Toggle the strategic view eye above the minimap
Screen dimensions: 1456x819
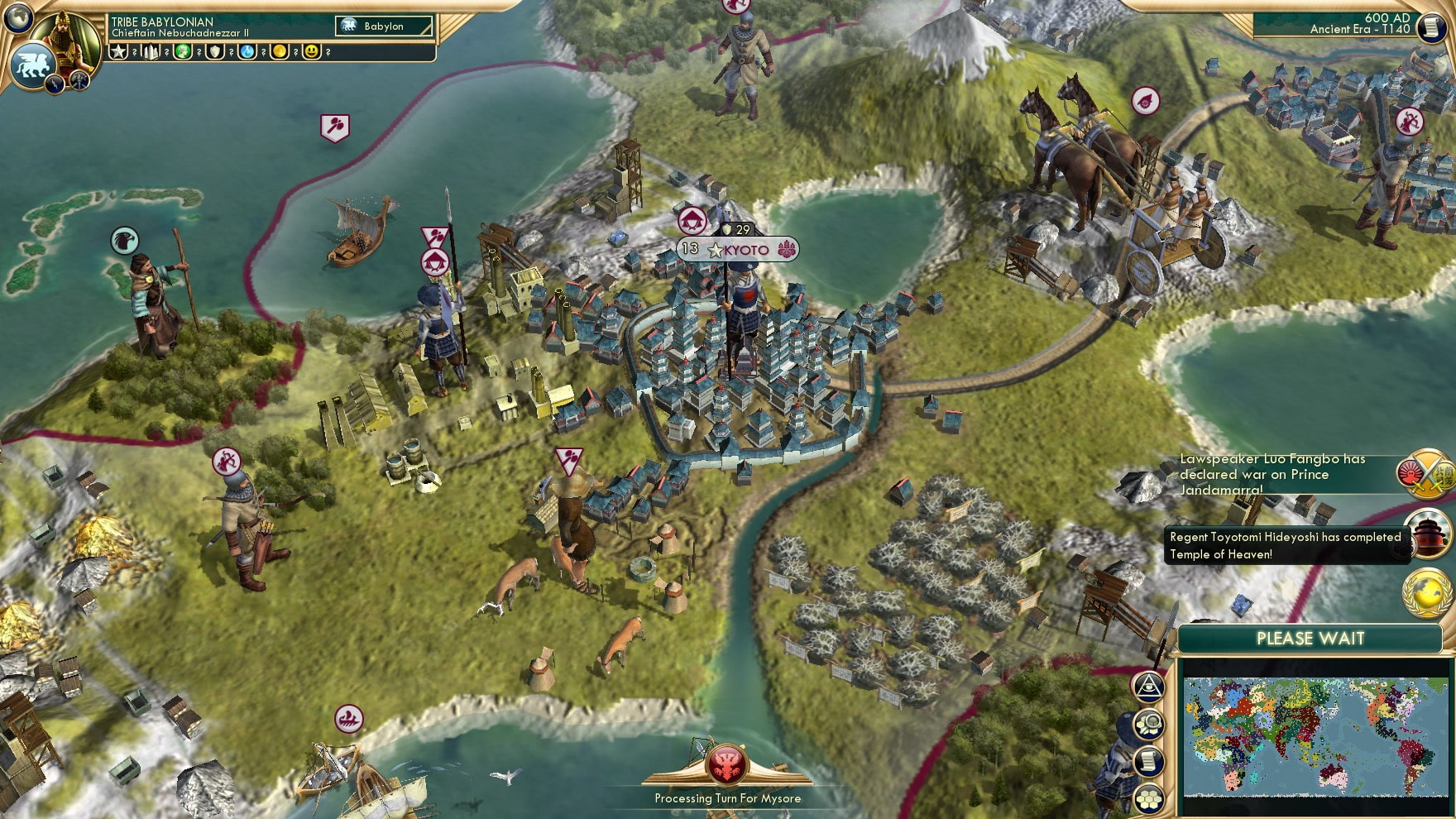click(x=1149, y=686)
